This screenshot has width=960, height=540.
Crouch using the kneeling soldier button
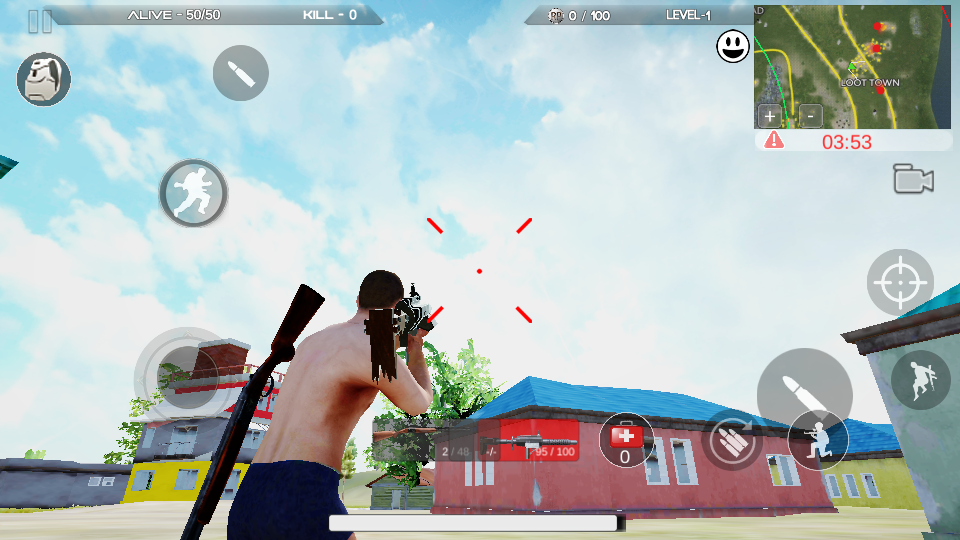pyautogui.click(x=818, y=438)
